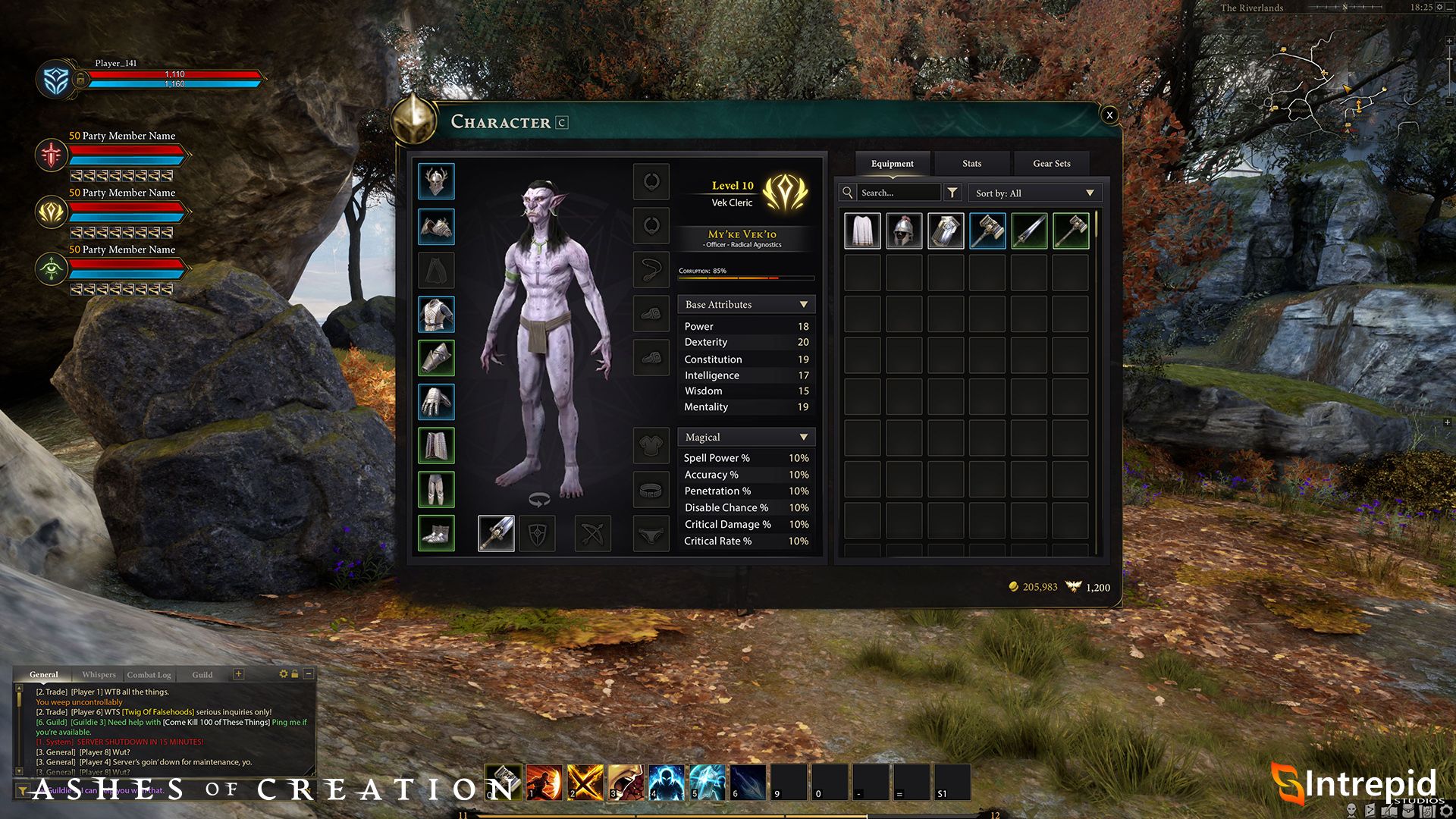
Task: Open the Sort by: All dropdown
Action: [1034, 193]
